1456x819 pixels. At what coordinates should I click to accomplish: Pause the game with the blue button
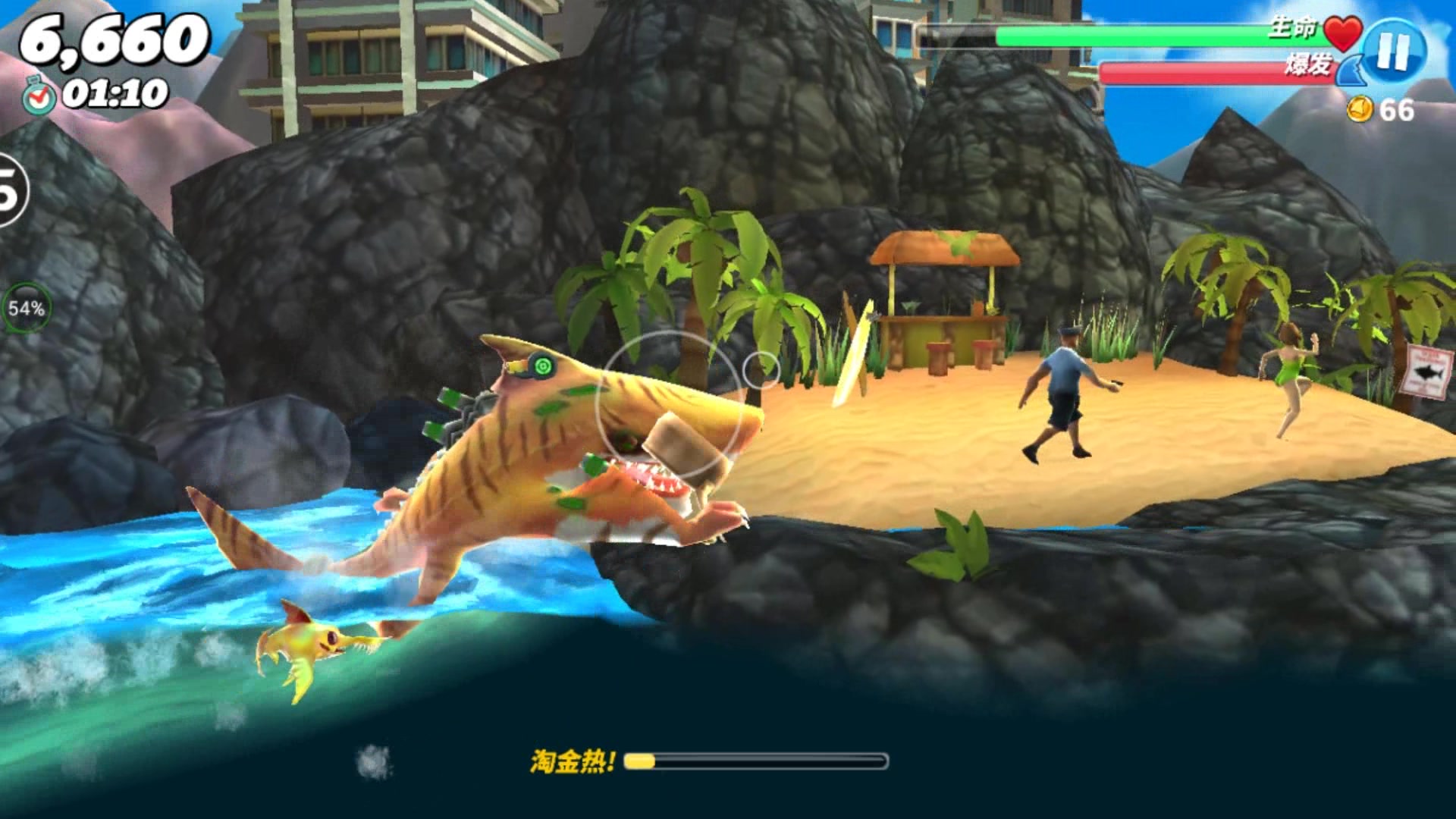(x=1394, y=51)
